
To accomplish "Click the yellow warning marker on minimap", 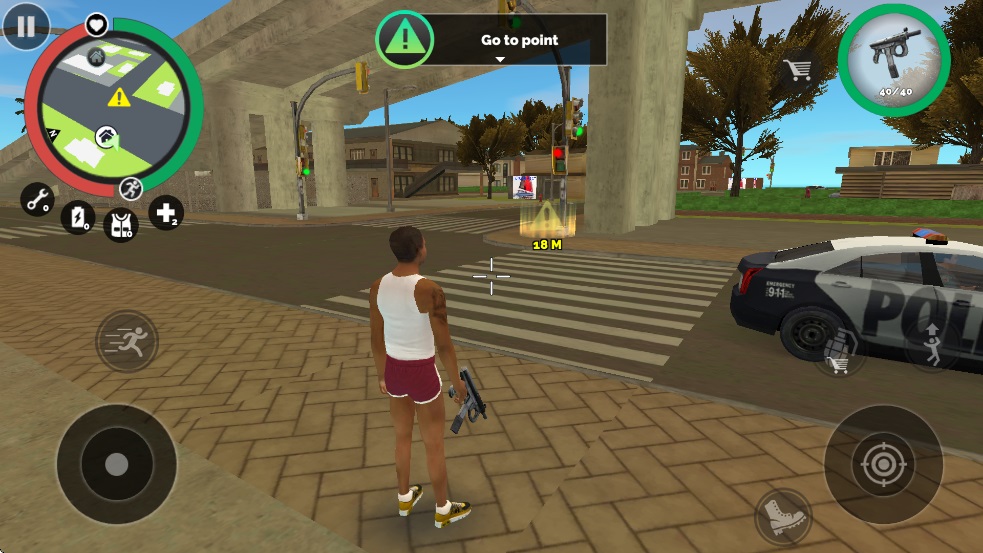I will 120,97.
